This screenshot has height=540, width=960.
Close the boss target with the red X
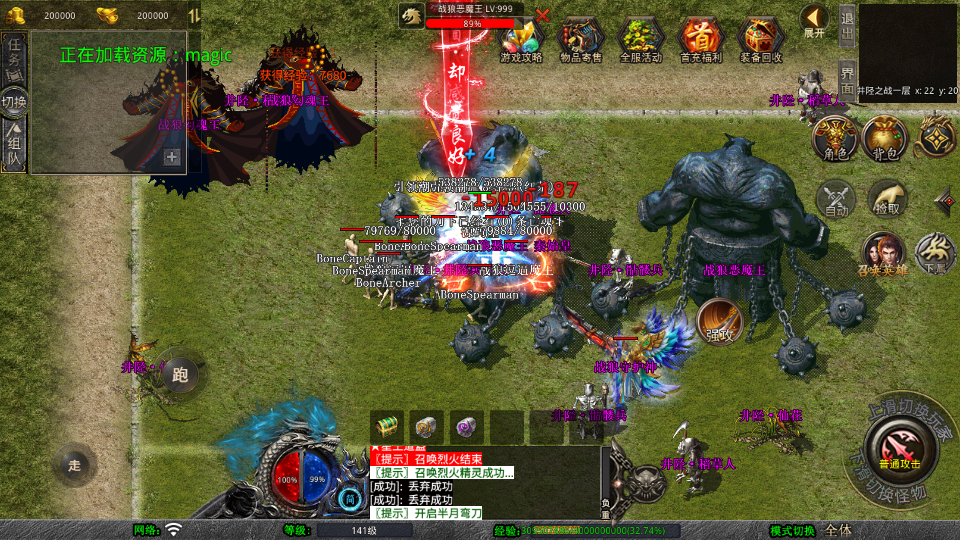click(x=542, y=15)
